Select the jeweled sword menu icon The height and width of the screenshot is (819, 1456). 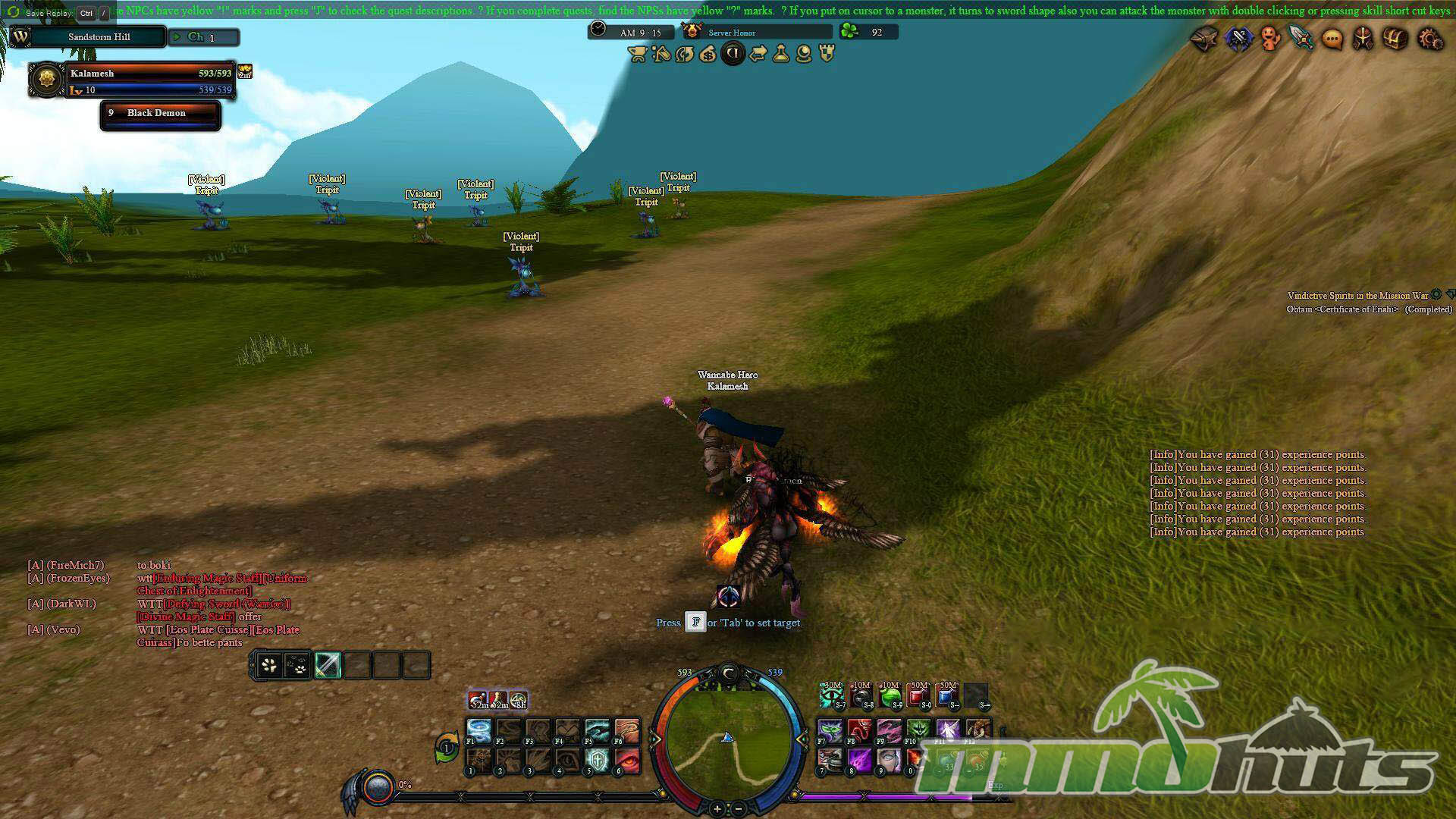point(1301,38)
